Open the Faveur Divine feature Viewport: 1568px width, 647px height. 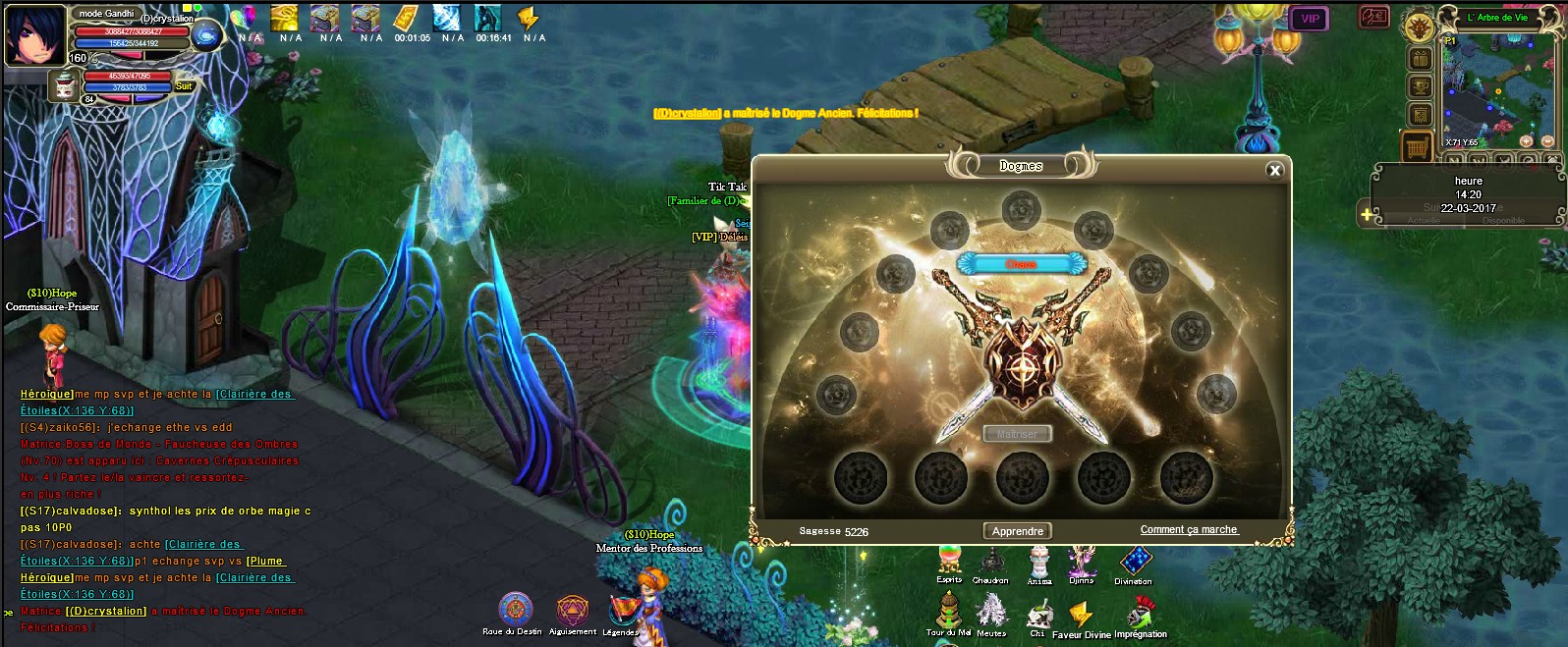1081,615
